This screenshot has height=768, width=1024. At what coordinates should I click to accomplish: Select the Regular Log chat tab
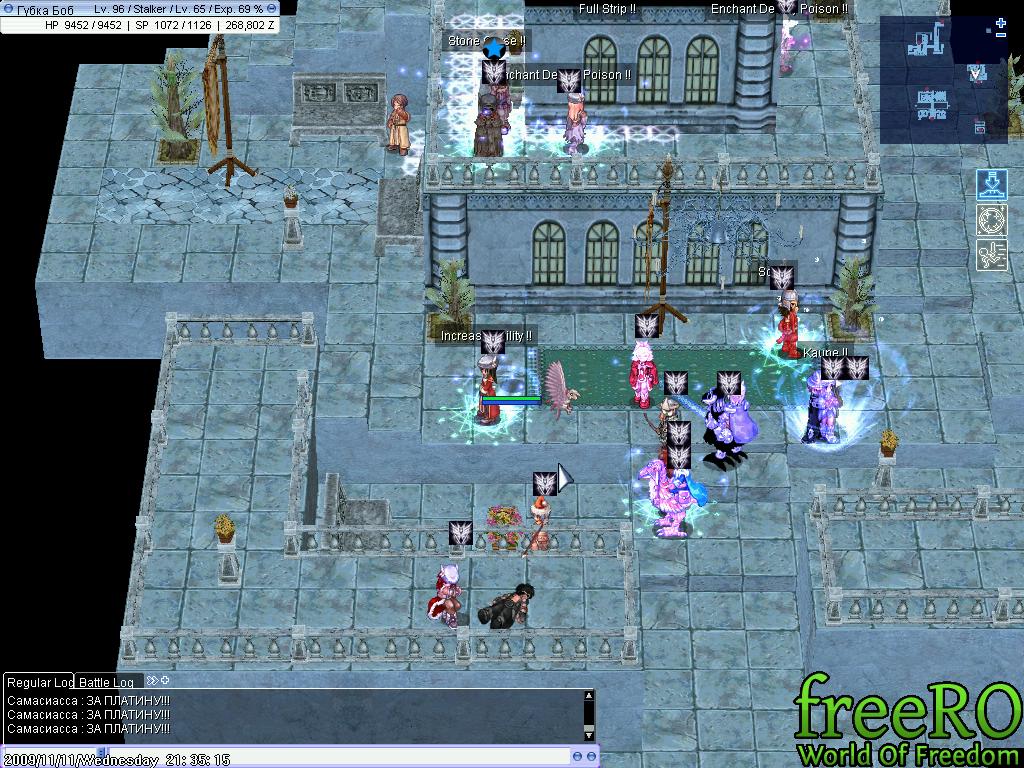coord(40,682)
